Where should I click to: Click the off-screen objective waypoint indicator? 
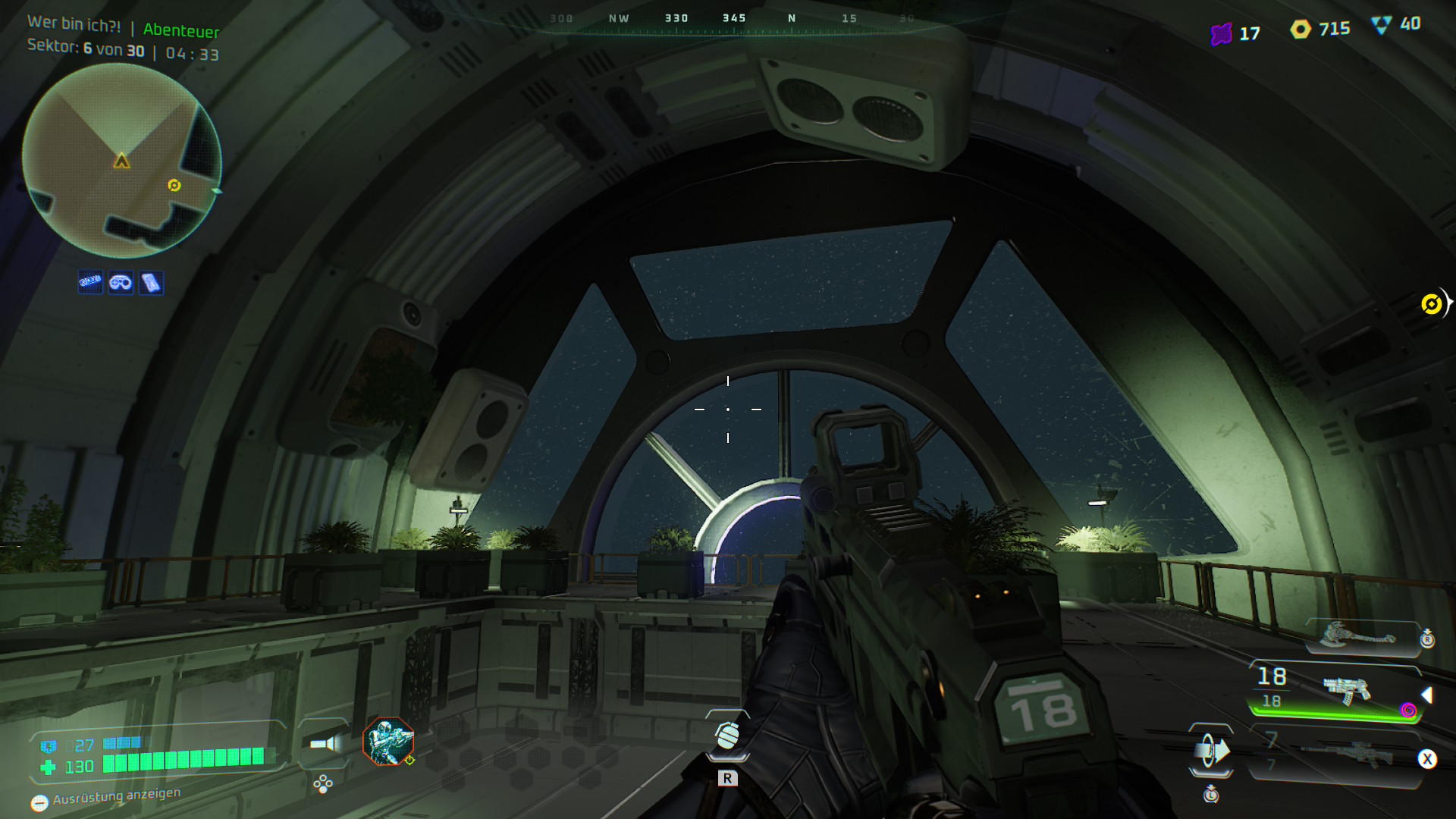[x=1432, y=304]
